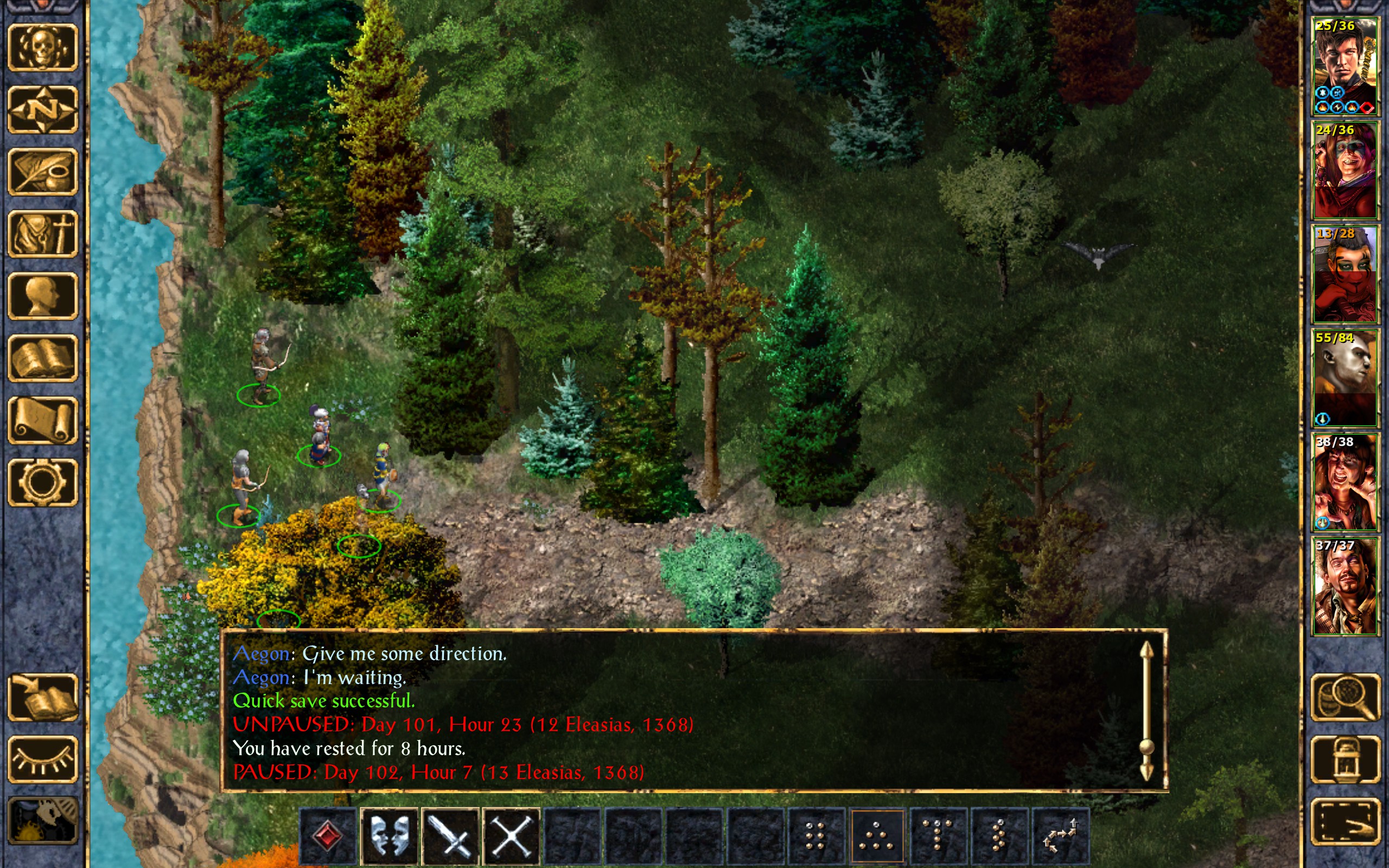Toggle the eye highlight button
Viewport: 1389px width, 868px height.
(42, 759)
